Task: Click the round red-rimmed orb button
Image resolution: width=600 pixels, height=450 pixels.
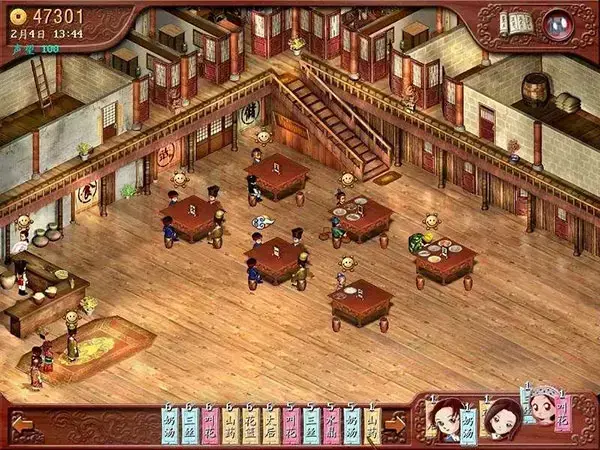Action: [558, 22]
